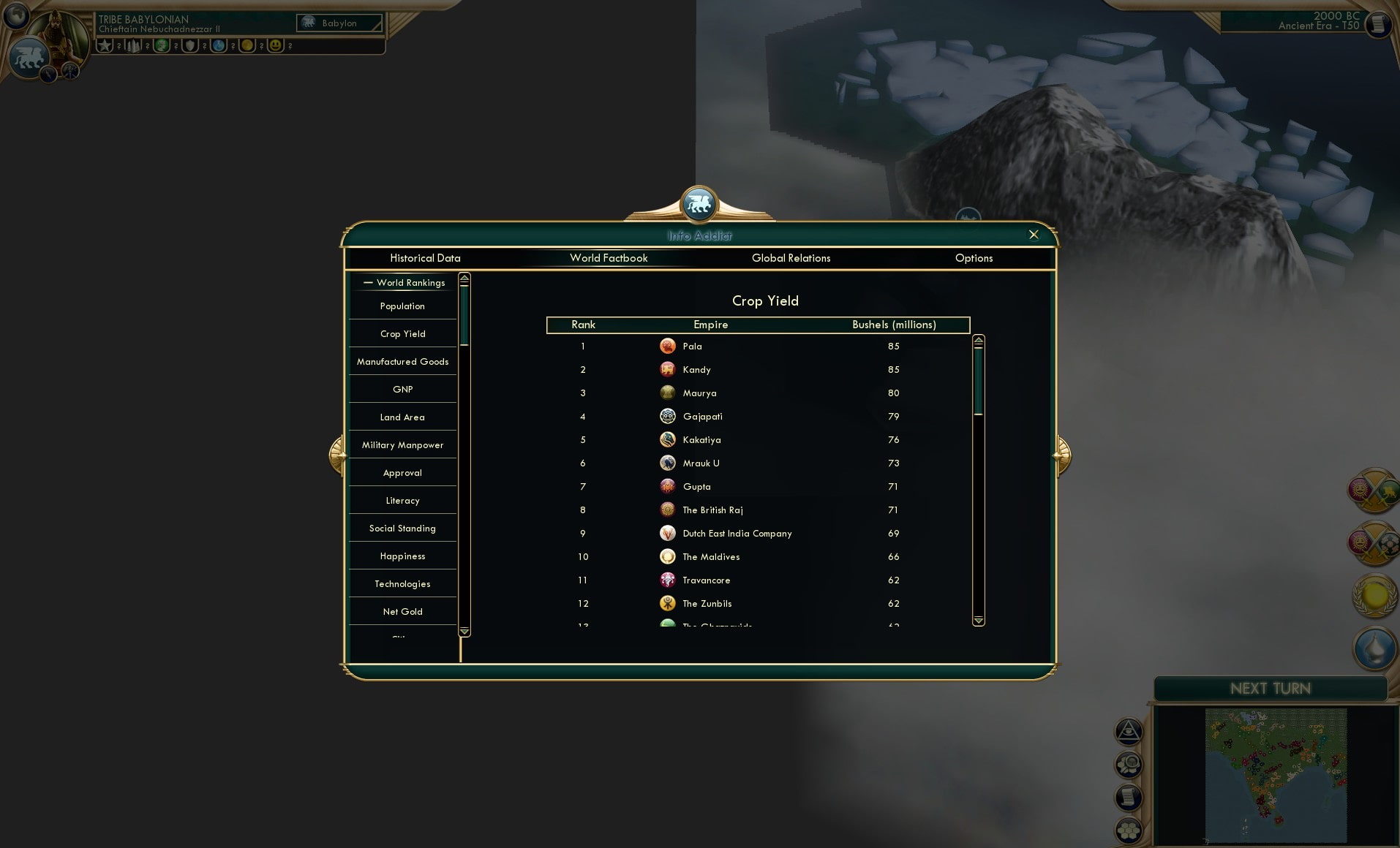
Task: Select Population in the rankings sidebar
Action: (x=402, y=306)
